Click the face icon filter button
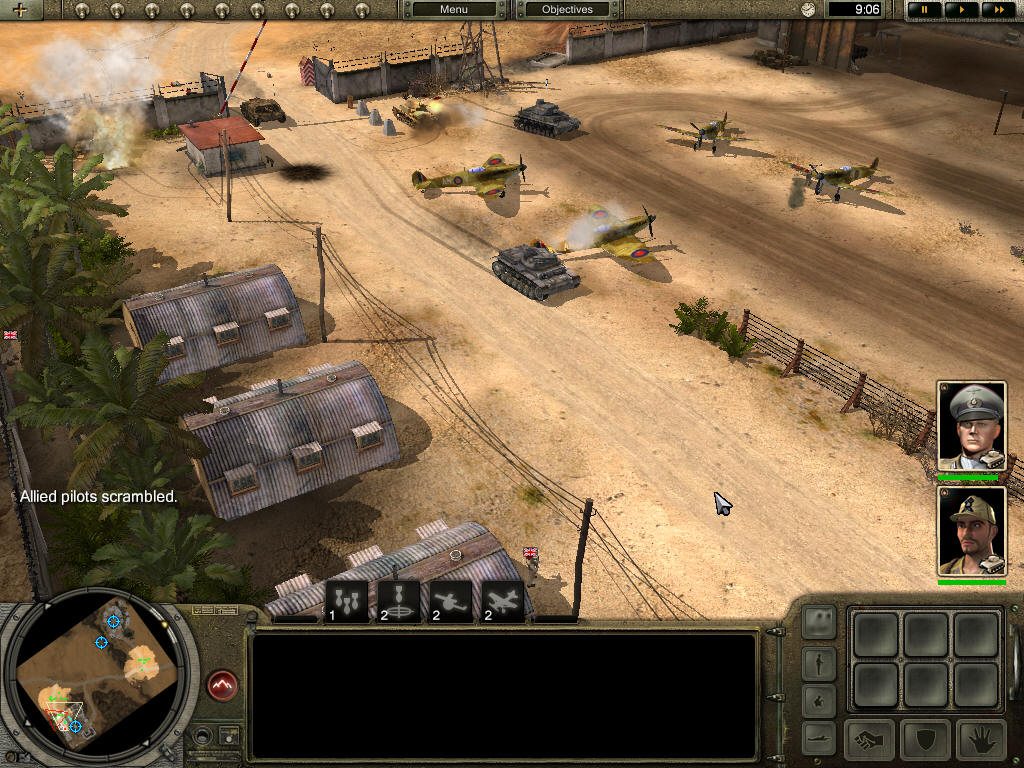 (x=819, y=622)
